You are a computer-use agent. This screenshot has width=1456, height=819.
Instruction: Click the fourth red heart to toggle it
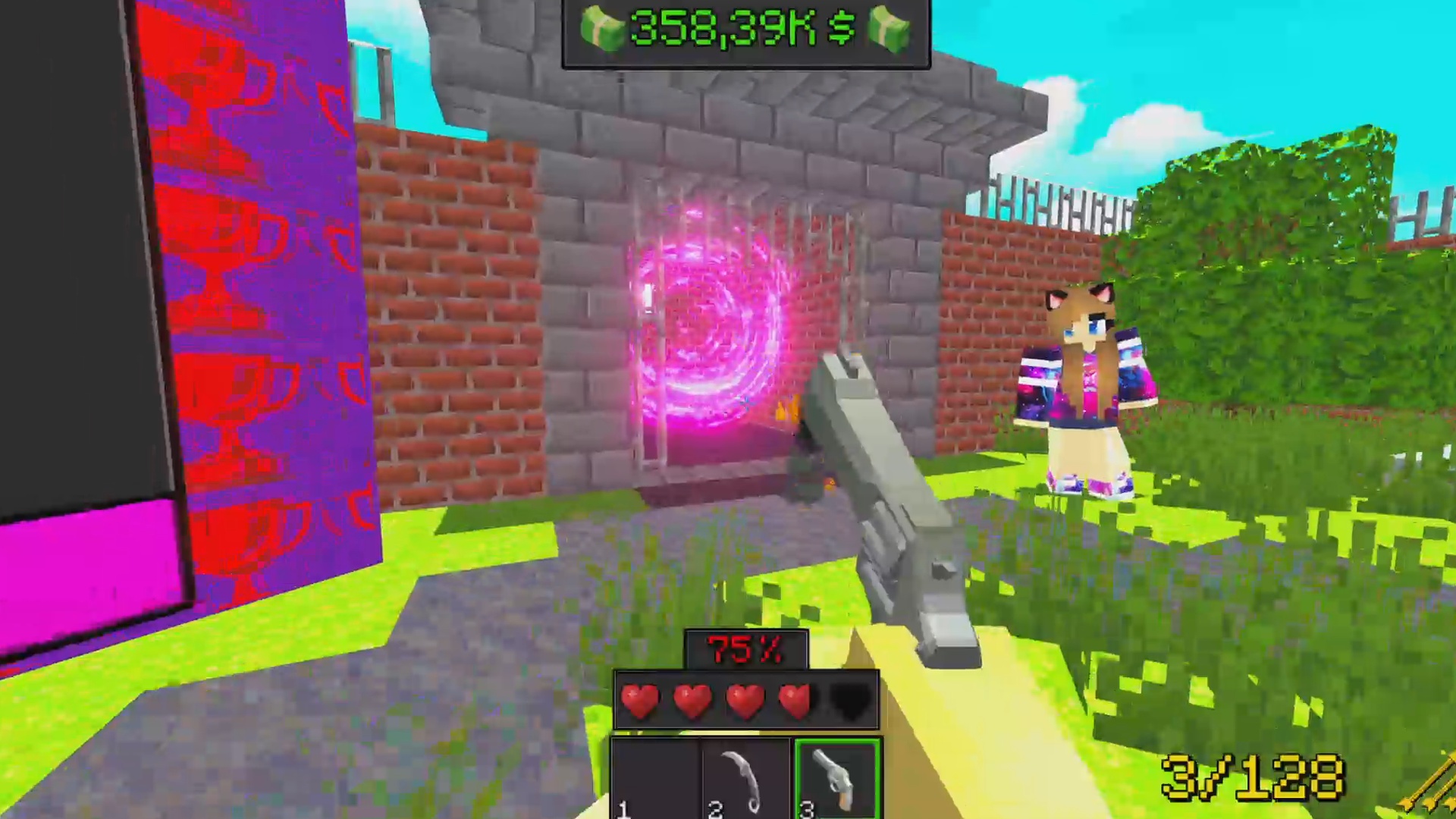point(796,701)
